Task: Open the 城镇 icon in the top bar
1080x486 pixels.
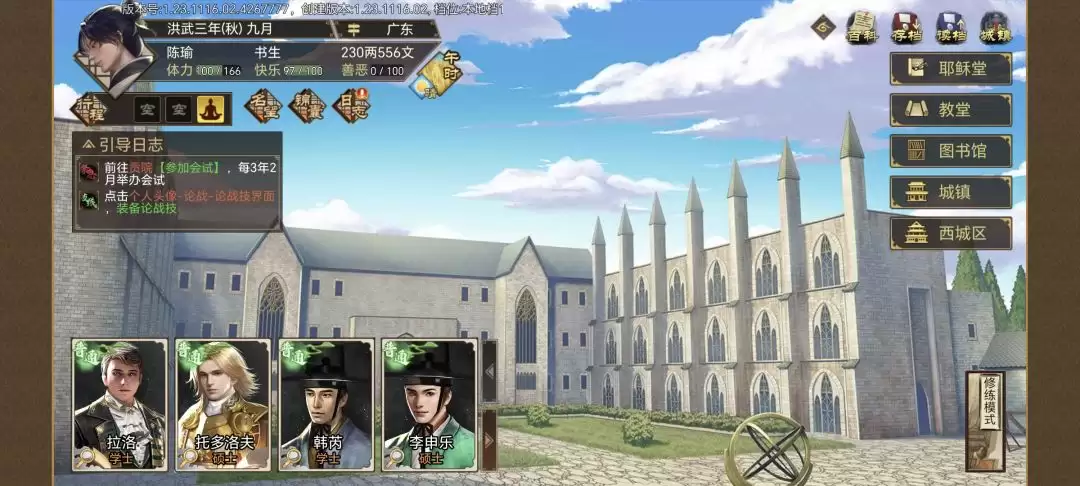Action: tap(994, 26)
